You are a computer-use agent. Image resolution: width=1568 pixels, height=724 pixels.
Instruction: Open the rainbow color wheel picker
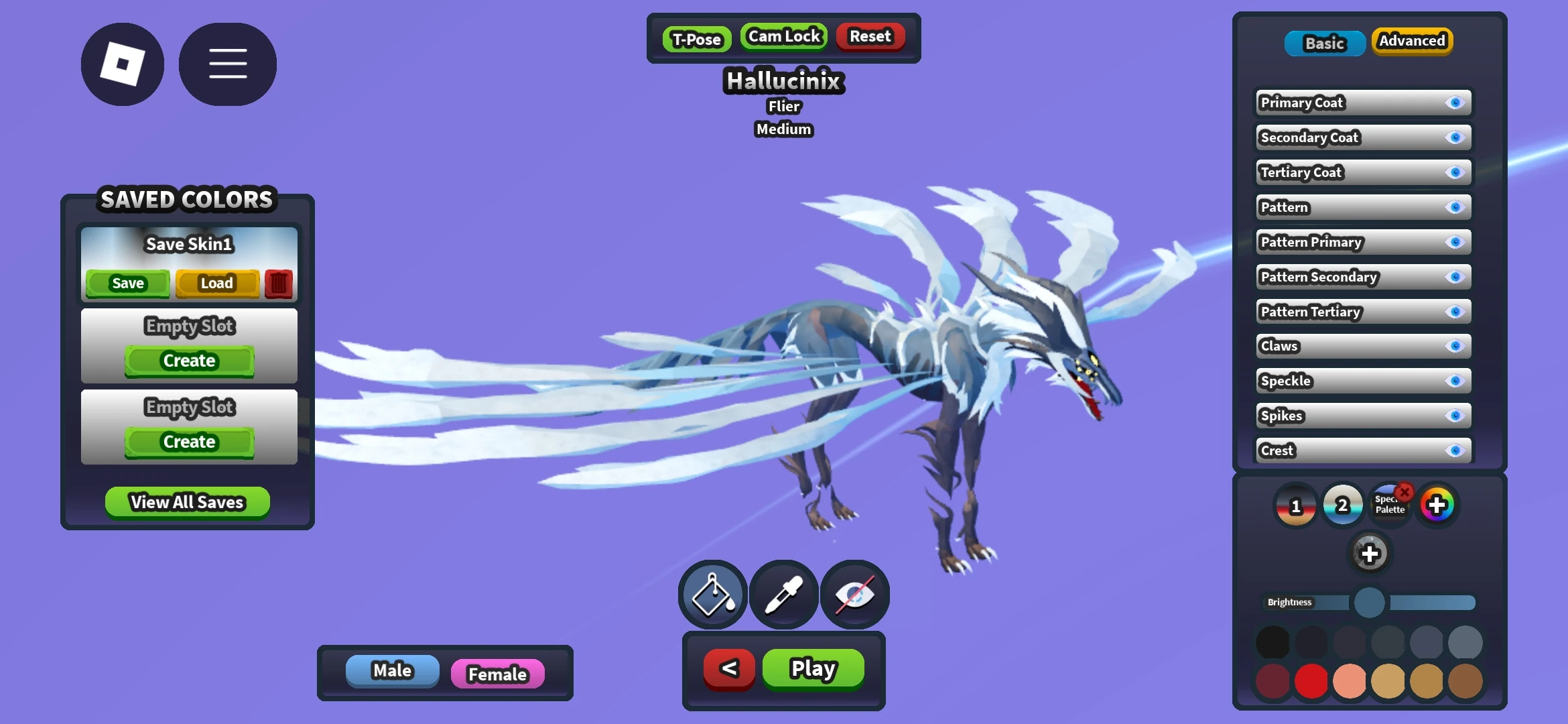click(1438, 503)
